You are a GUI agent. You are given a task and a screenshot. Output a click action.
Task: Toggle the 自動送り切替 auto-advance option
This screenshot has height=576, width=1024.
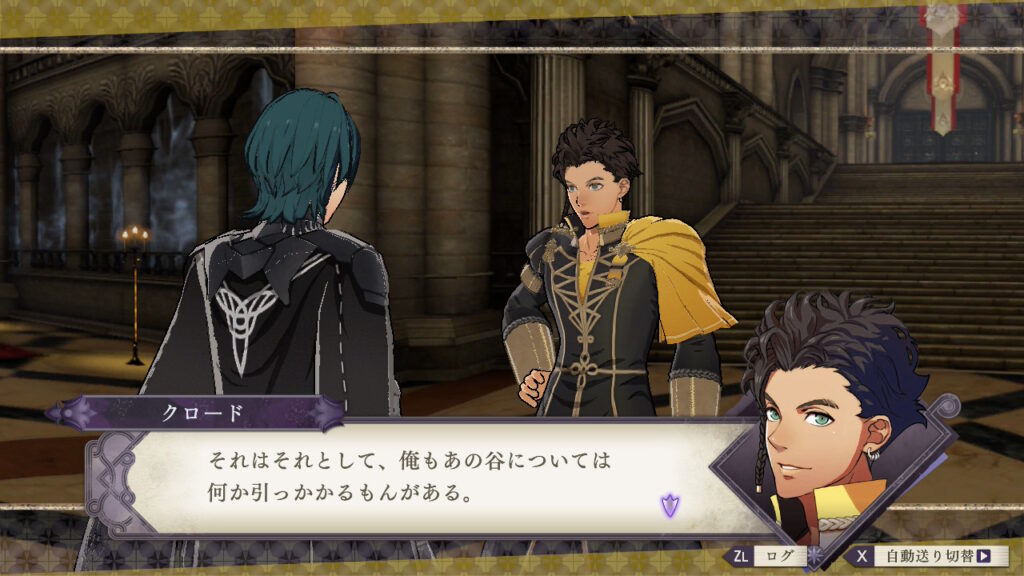click(x=929, y=557)
